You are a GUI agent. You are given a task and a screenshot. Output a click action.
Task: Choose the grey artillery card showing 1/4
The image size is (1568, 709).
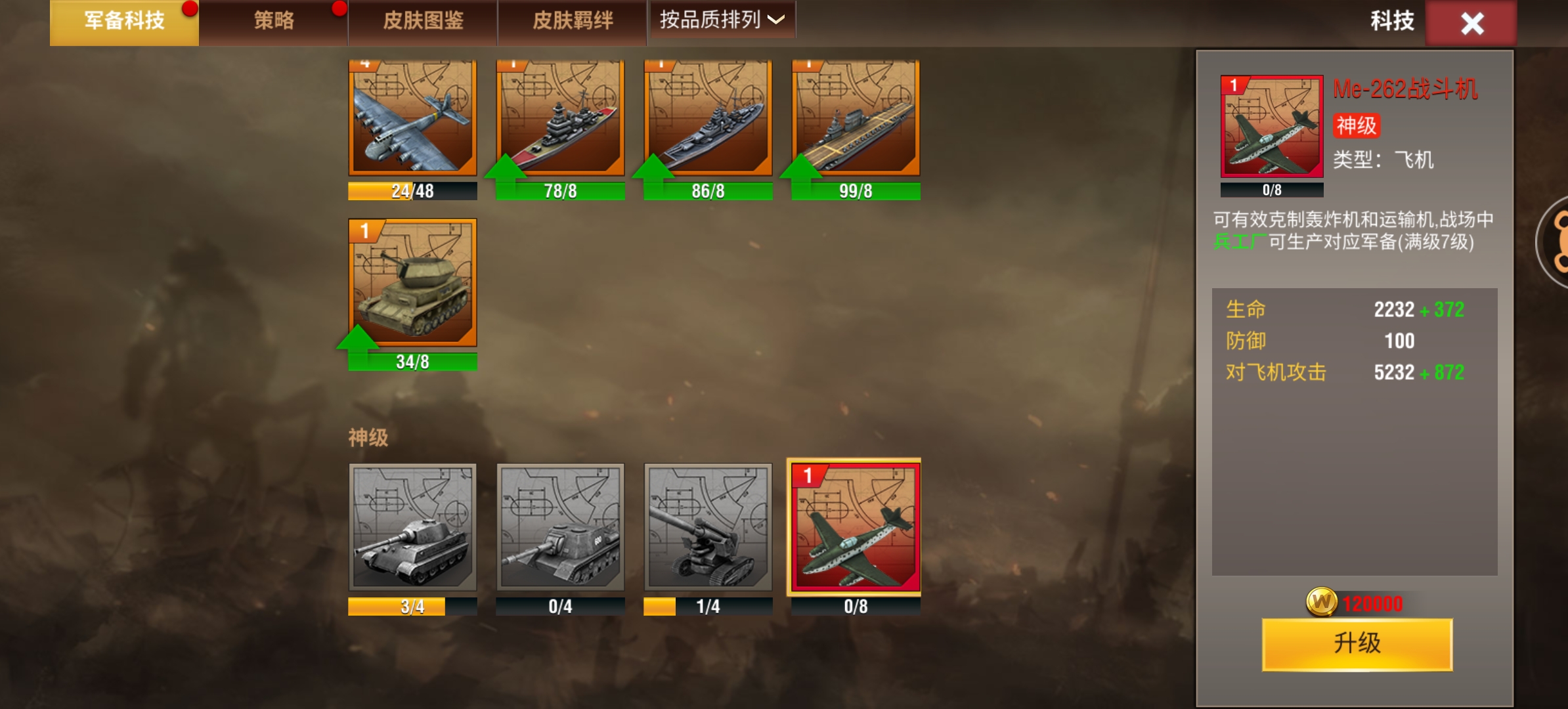click(x=708, y=526)
